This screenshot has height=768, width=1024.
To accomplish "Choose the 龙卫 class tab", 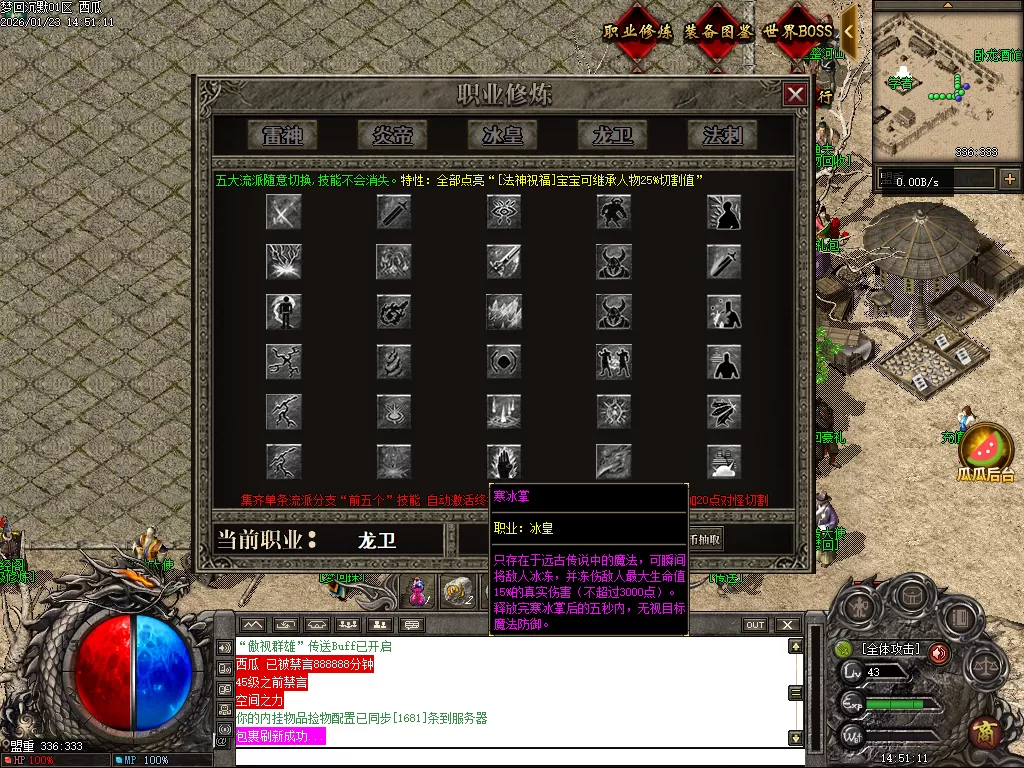I will pyautogui.click(x=613, y=134).
